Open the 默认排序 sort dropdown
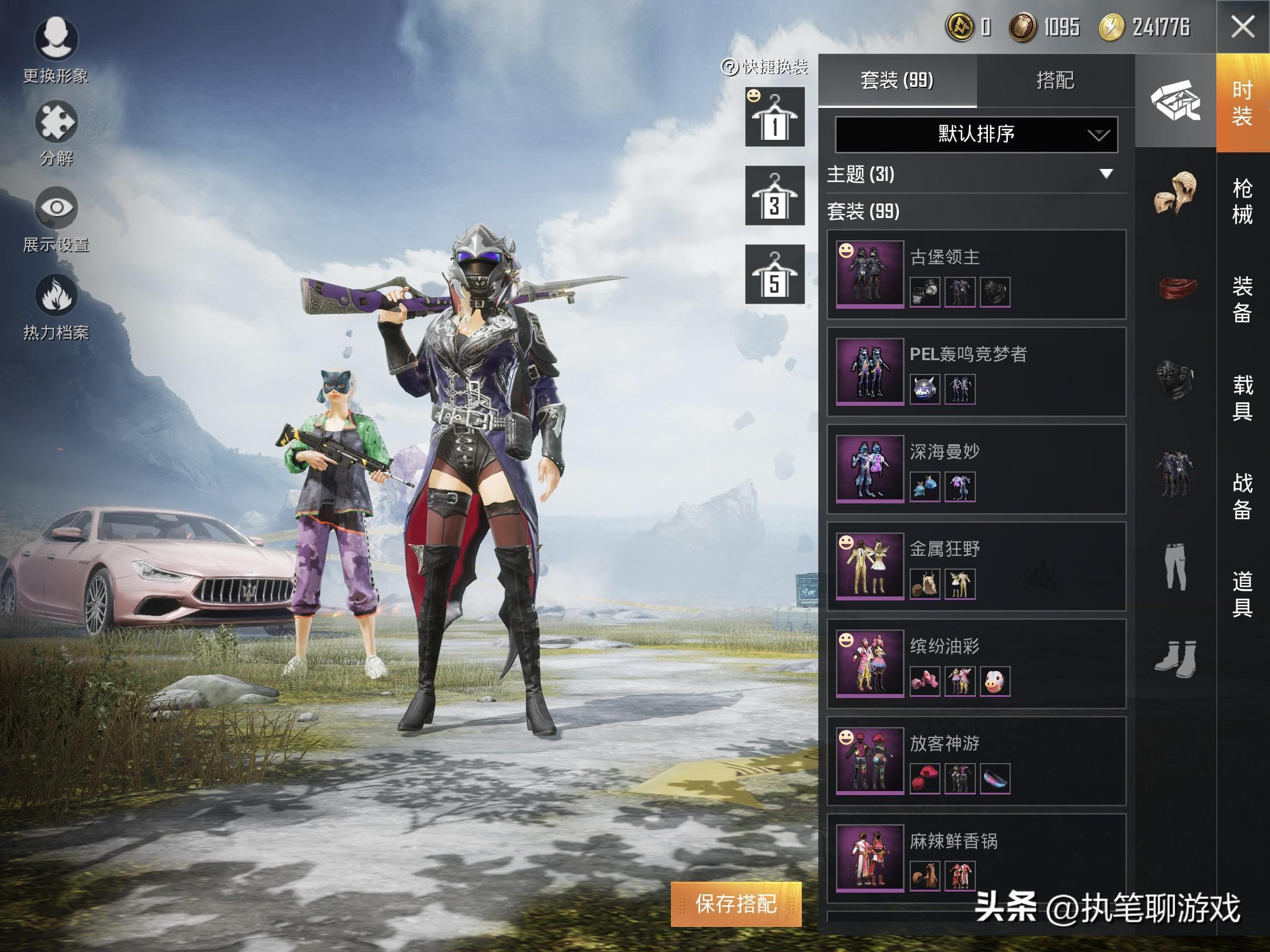Viewport: 1270px width, 952px height. tap(976, 134)
